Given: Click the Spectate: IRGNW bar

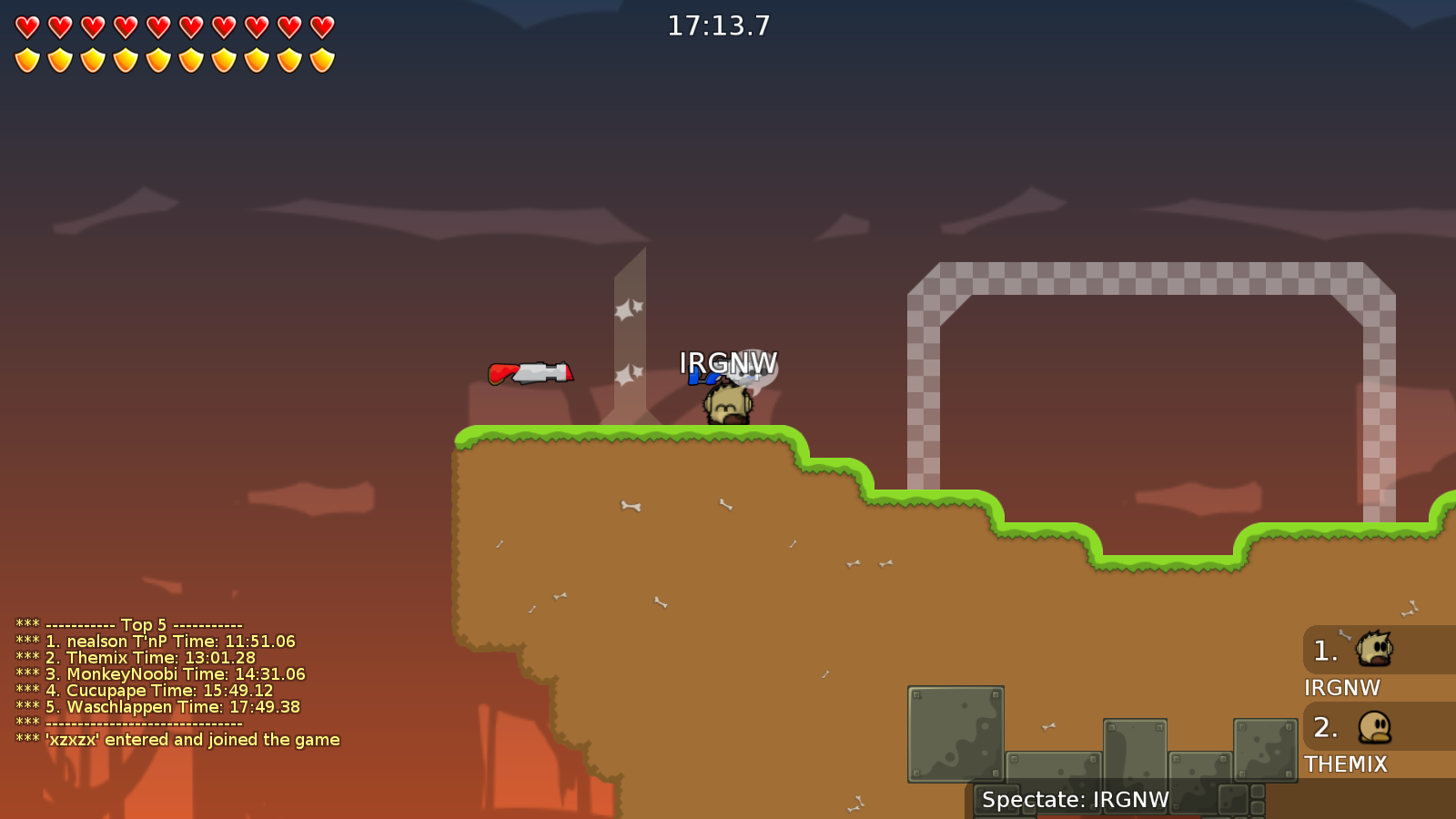Looking at the screenshot, I should point(1075,800).
